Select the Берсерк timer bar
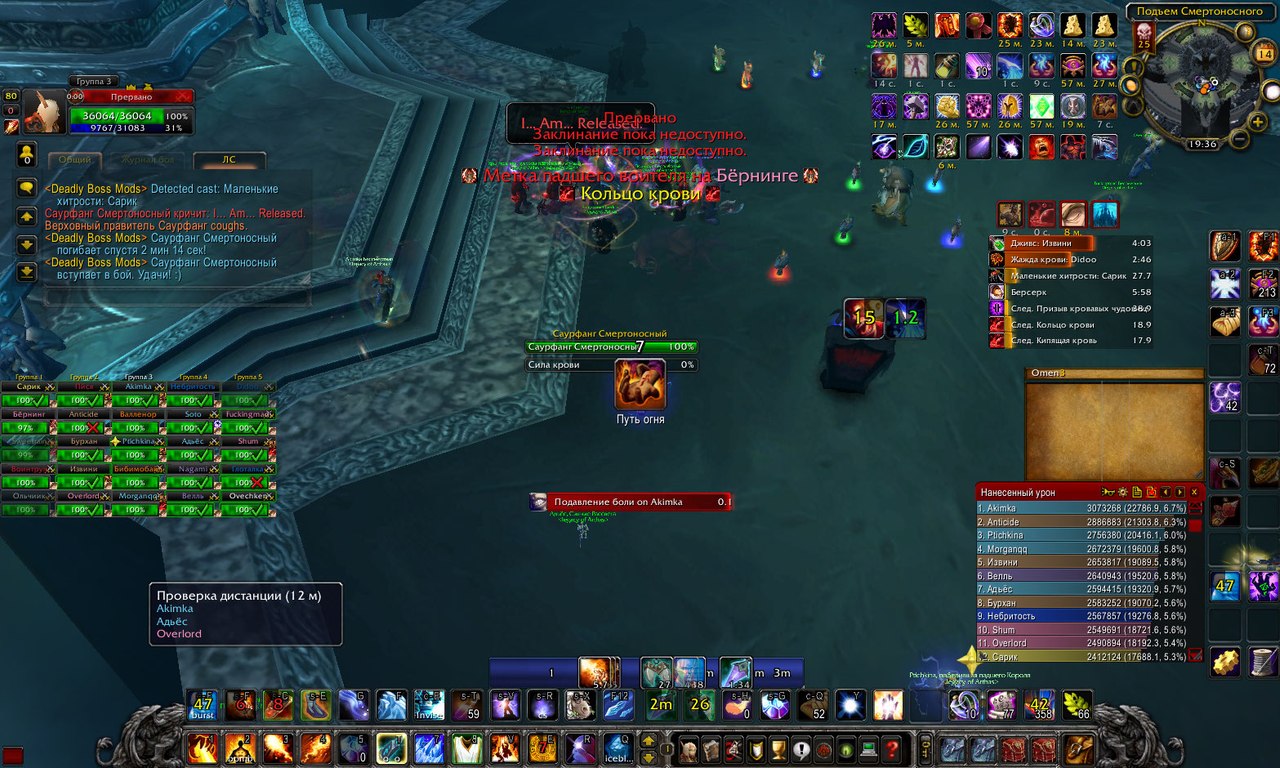This screenshot has height=768, width=1280. (x=1070, y=292)
